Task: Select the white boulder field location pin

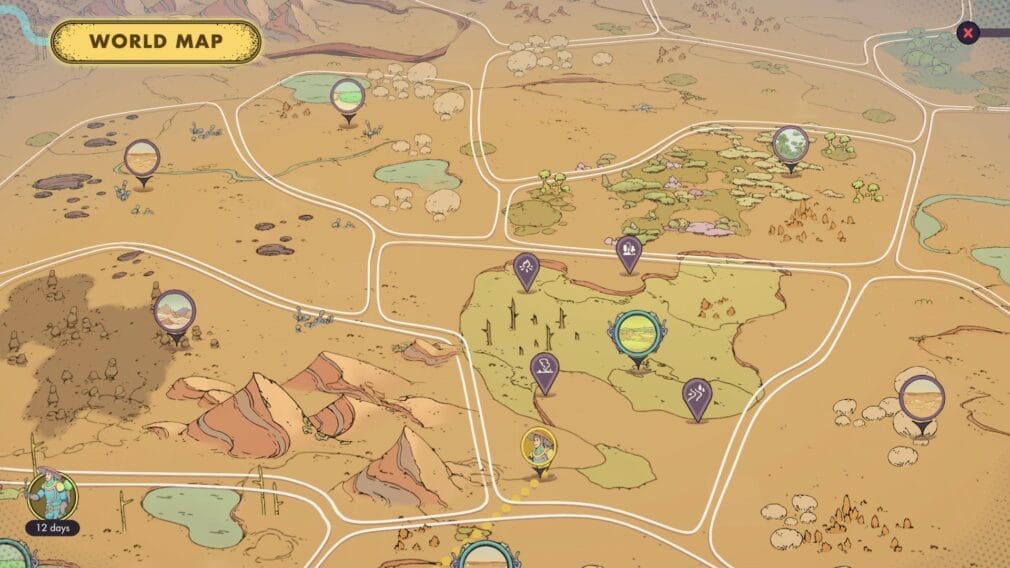Action: click(920, 399)
